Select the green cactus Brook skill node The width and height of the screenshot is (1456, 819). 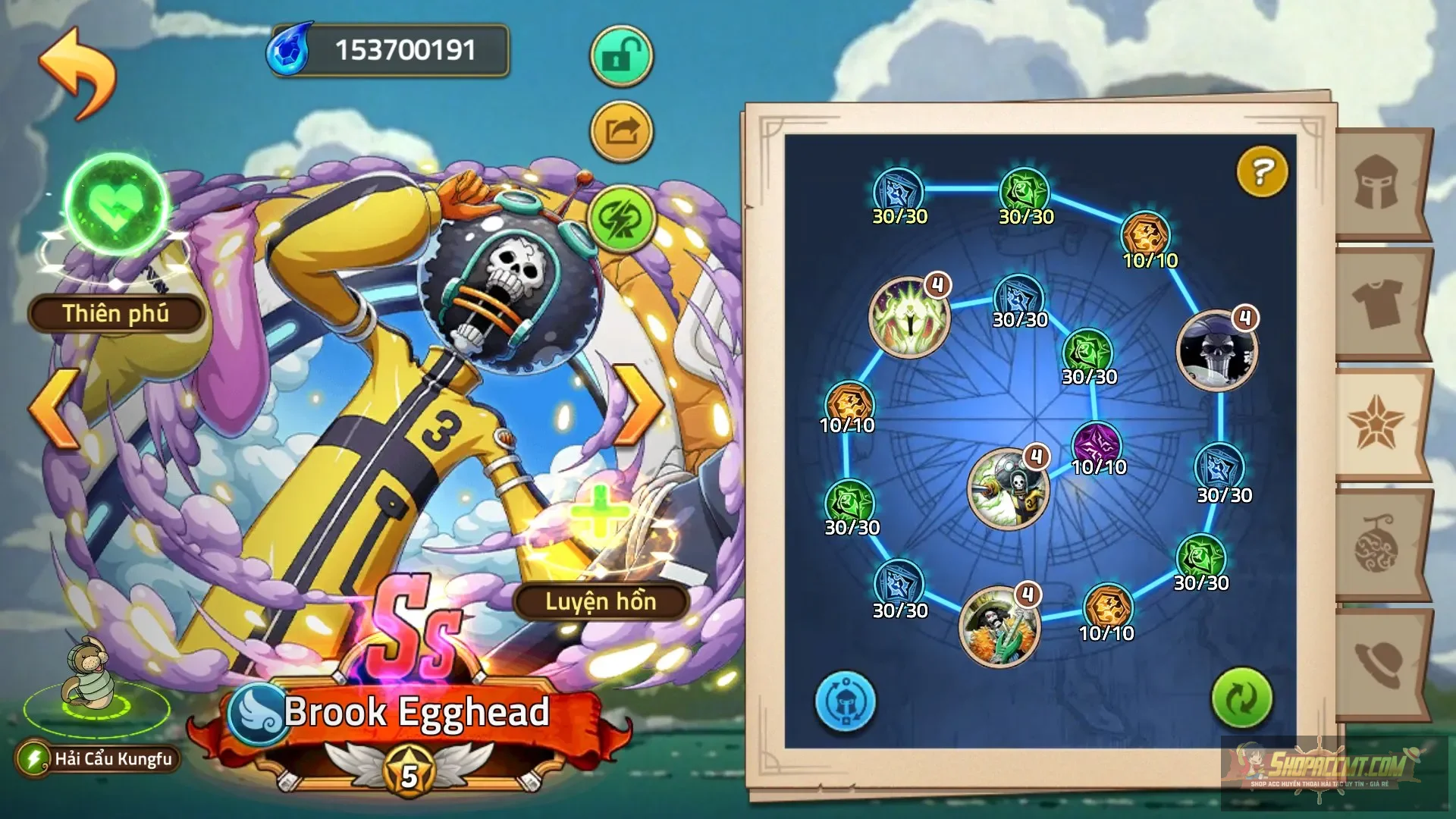[x=998, y=626]
